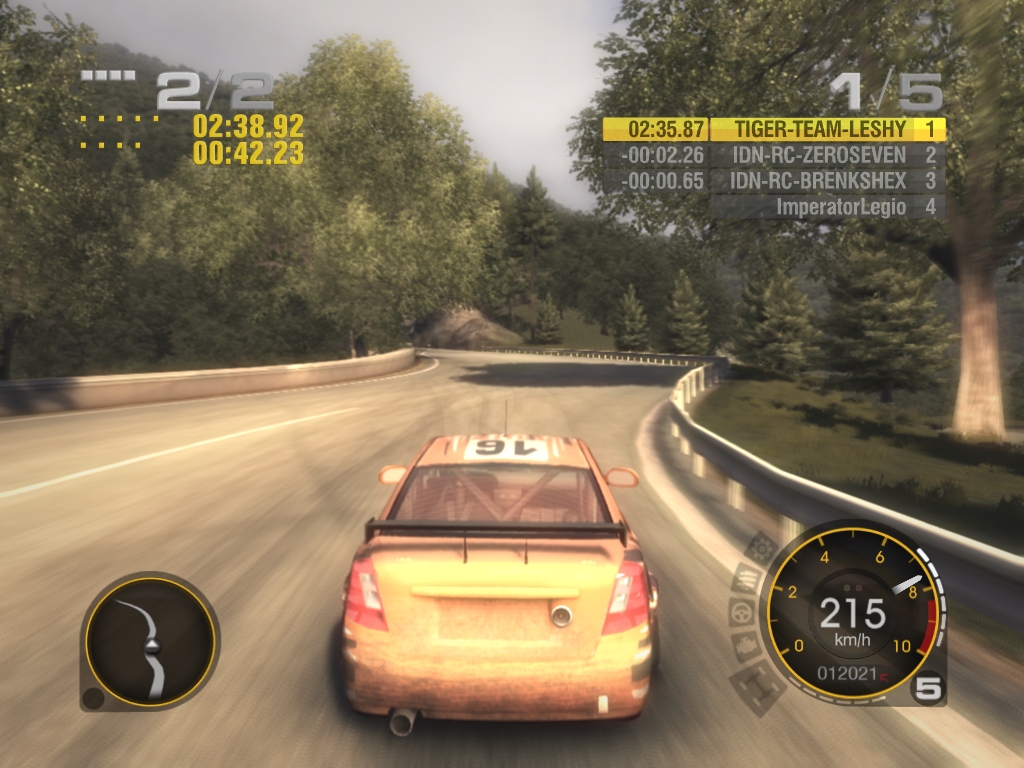The width and height of the screenshot is (1024, 768).
Task: Select IDN-RC-ZEROSEVEN in the standings
Action: click(774, 155)
